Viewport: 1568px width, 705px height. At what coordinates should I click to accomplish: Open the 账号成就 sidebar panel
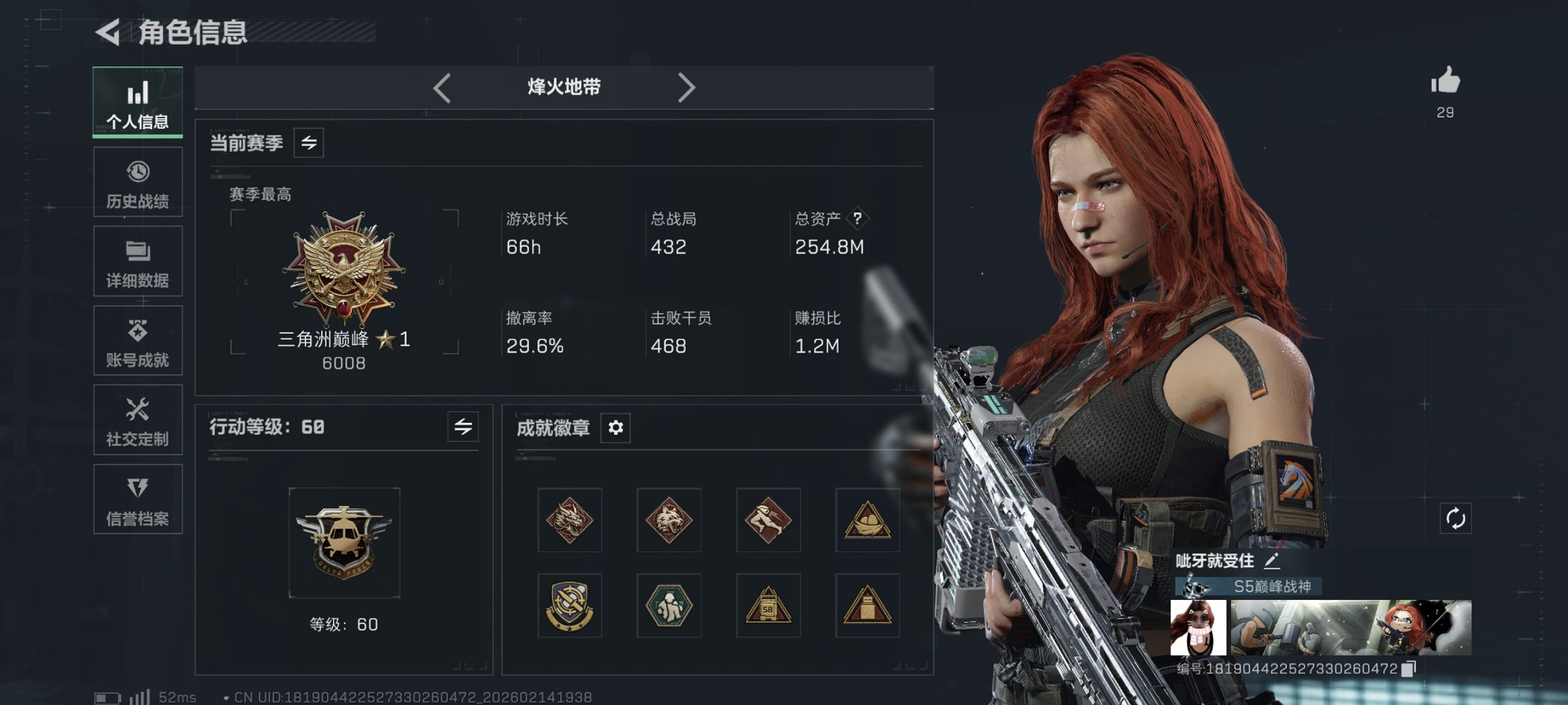[137, 340]
